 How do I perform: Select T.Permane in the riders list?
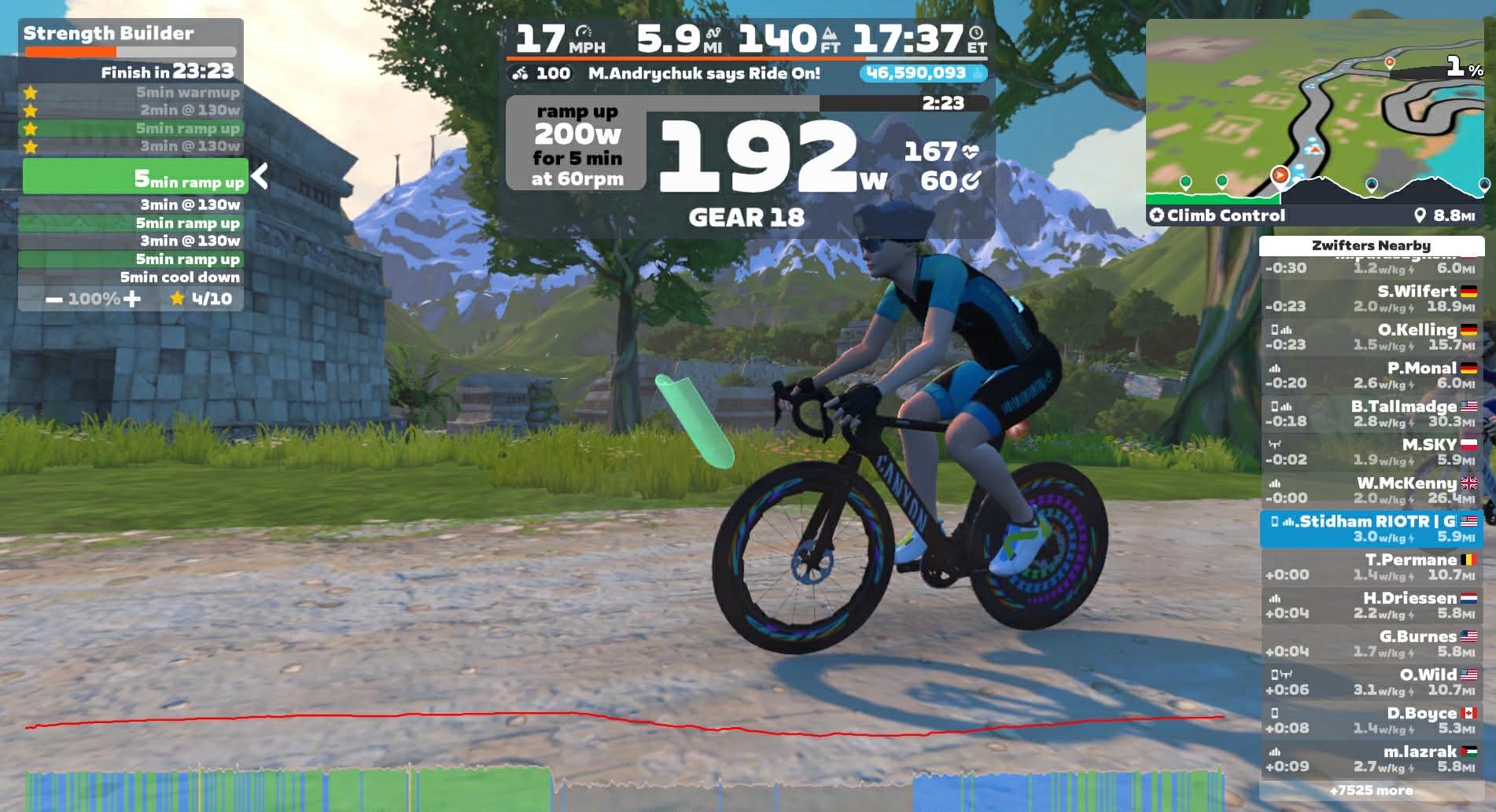click(1372, 567)
